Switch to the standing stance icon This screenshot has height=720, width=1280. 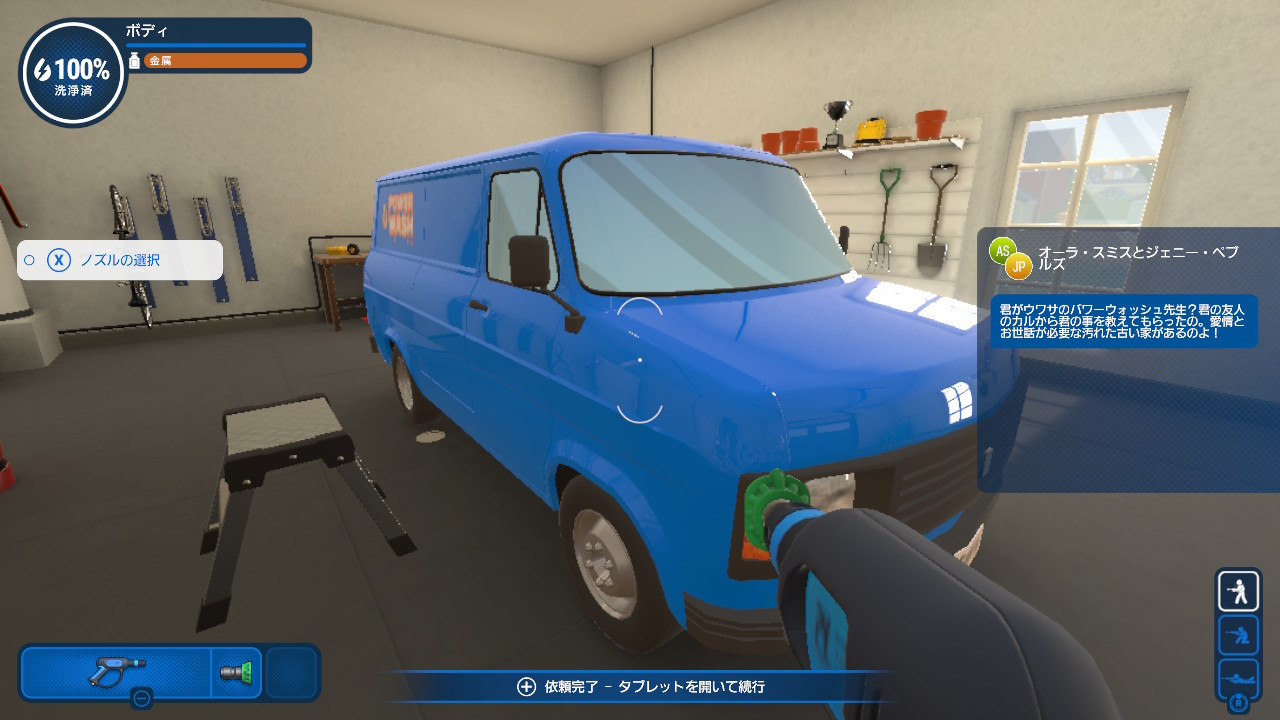point(1238,592)
